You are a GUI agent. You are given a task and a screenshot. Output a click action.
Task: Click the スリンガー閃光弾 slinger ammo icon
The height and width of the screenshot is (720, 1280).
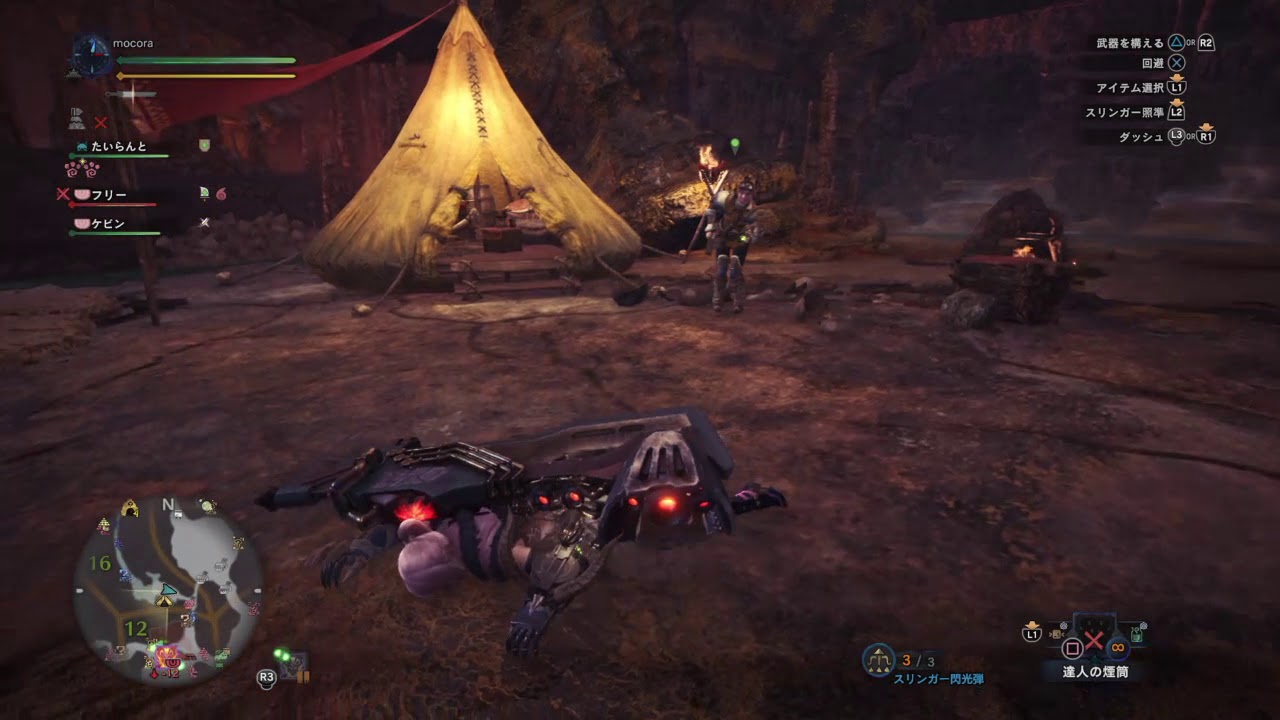879,660
